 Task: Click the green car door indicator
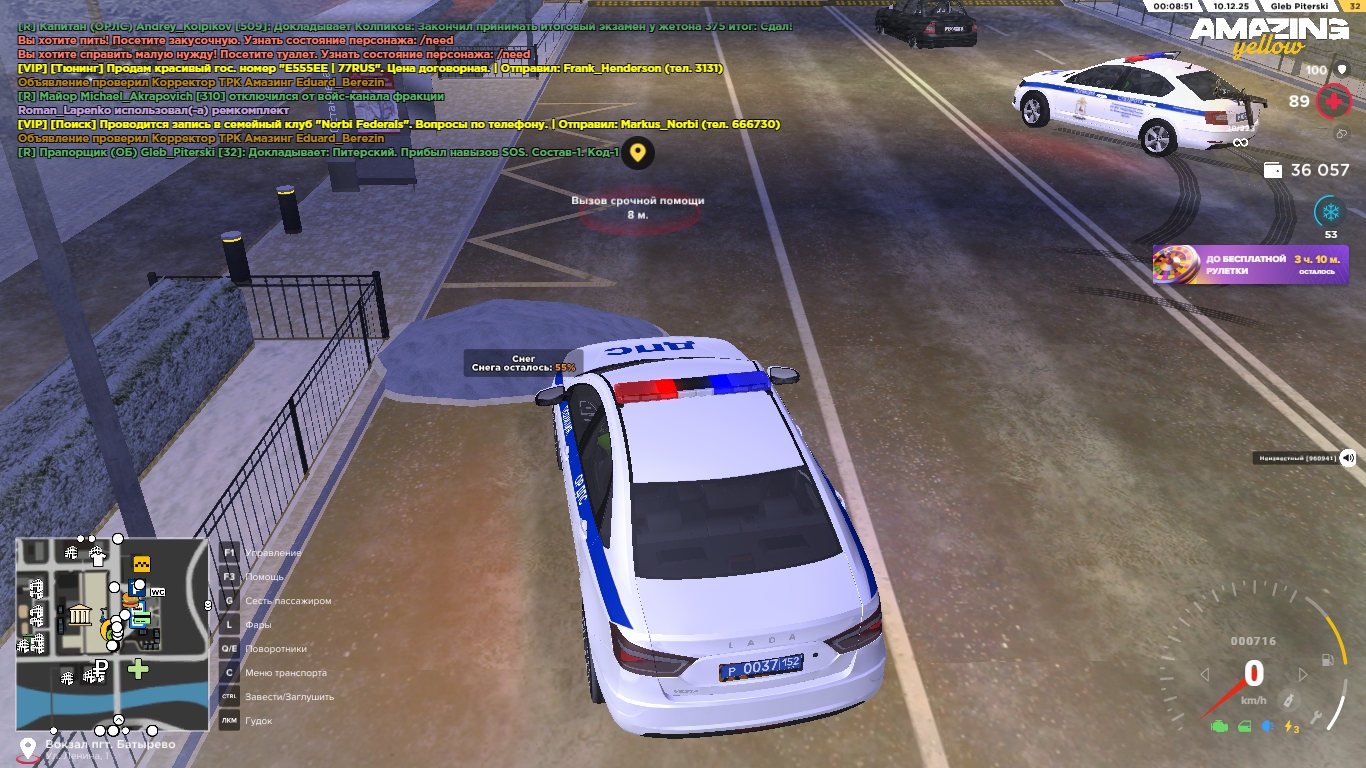(x=1245, y=726)
